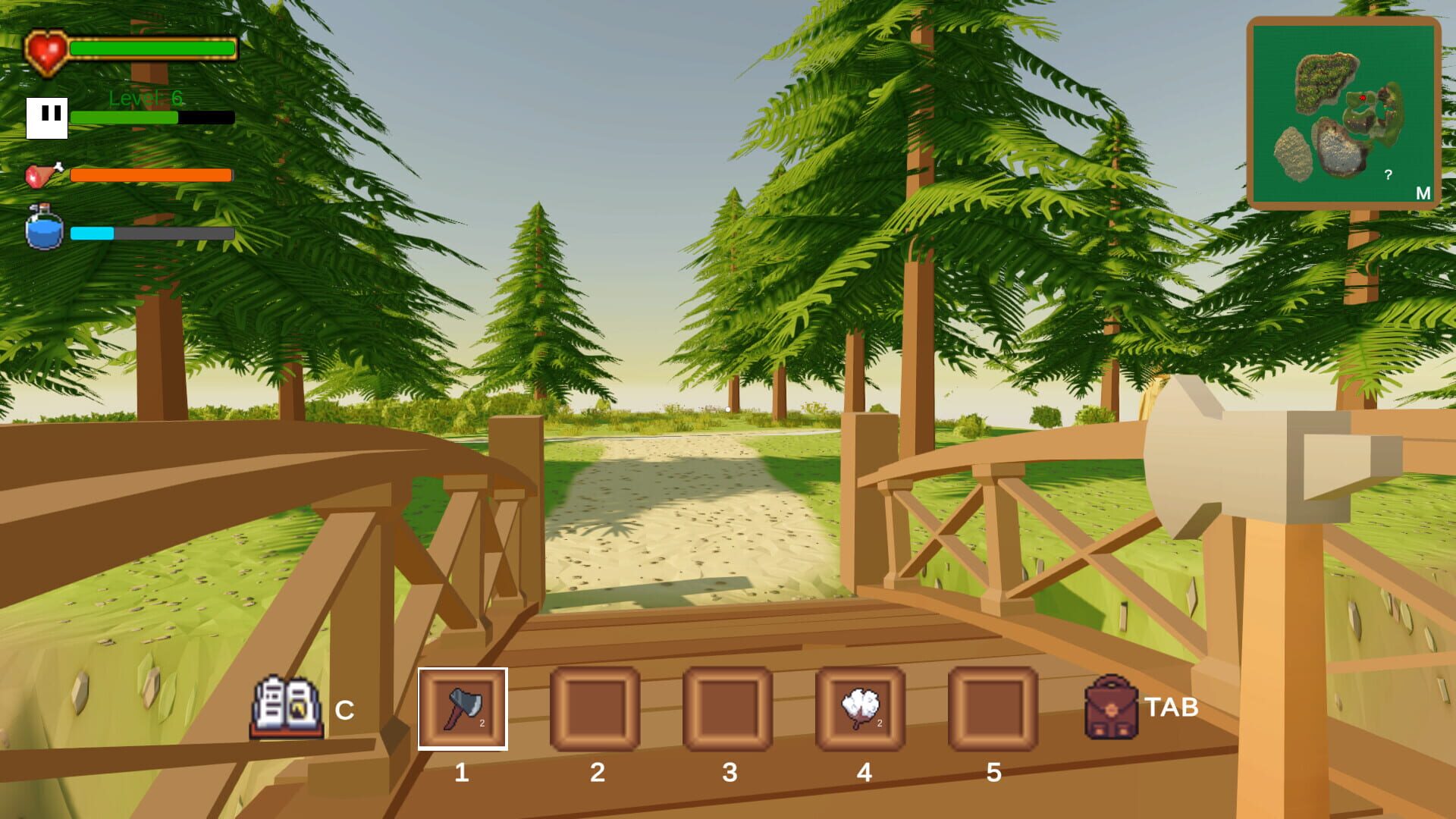Click the red player marker on the minimap
This screenshot has width=1456, height=819.
tap(1361, 99)
